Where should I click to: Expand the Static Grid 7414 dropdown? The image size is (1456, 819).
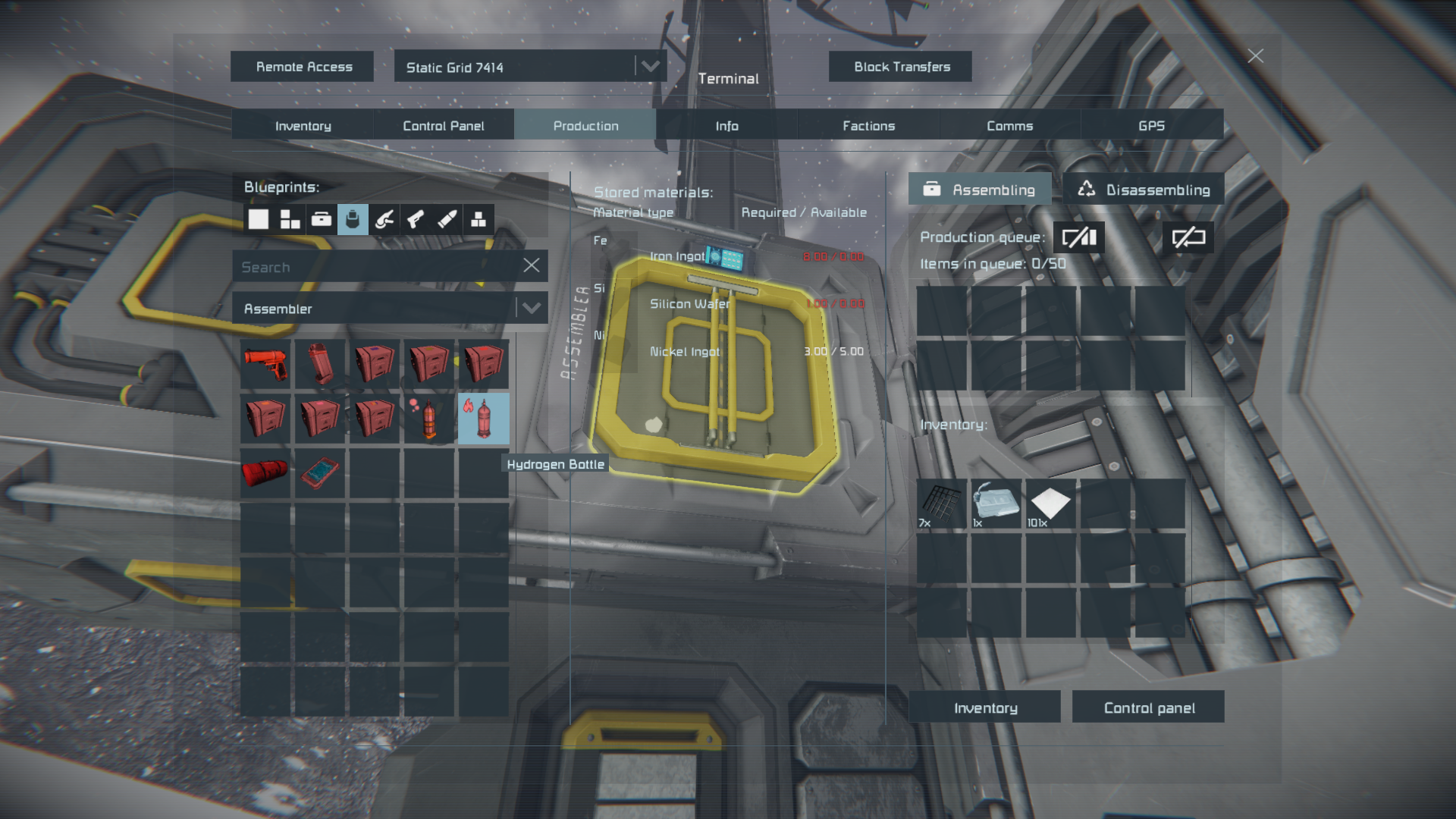point(650,67)
